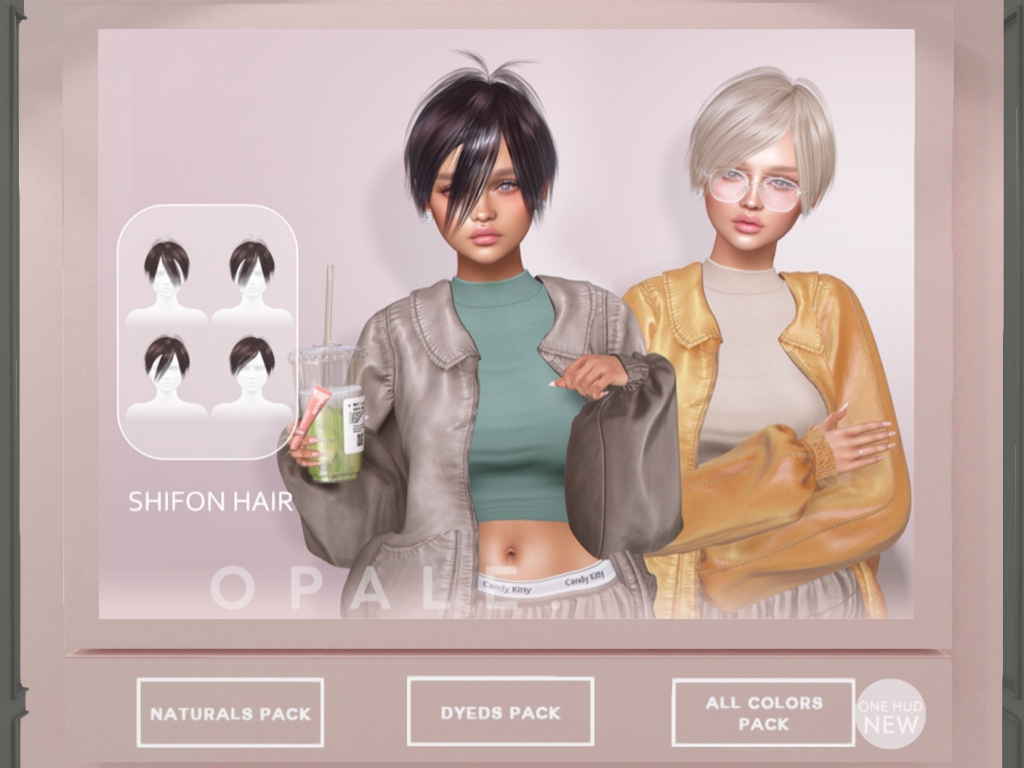This screenshot has height=768, width=1024.
Task: Buy the All Colors Pack
Action: pyautogui.click(x=763, y=713)
